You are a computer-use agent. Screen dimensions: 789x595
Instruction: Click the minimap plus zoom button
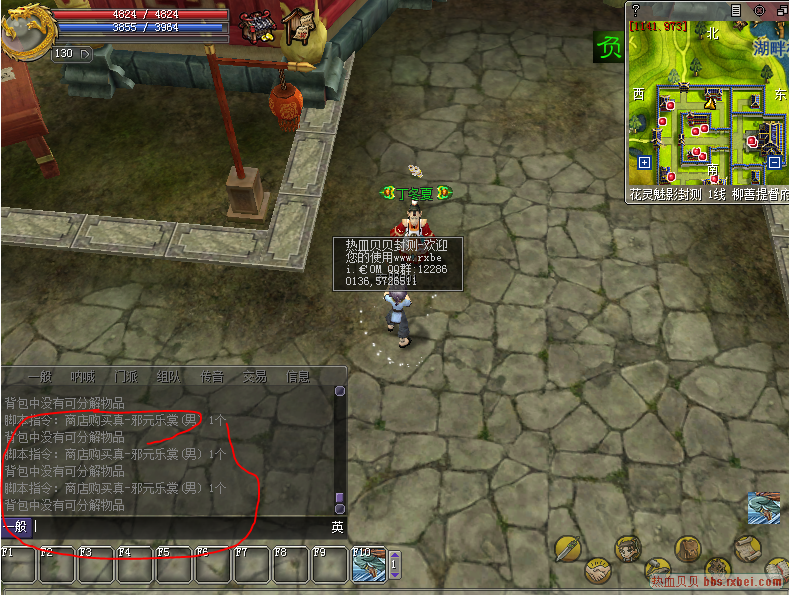(644, 162)
